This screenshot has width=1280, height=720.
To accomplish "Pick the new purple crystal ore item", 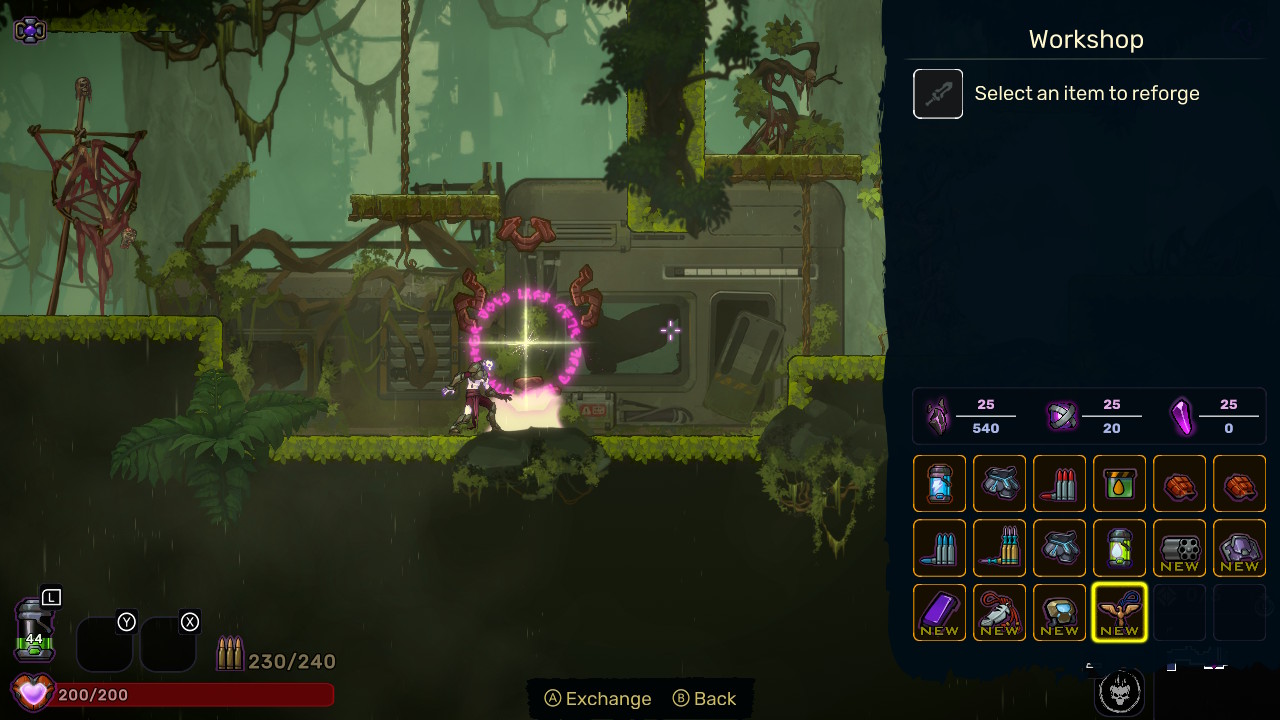I will tap(1239, 548).
